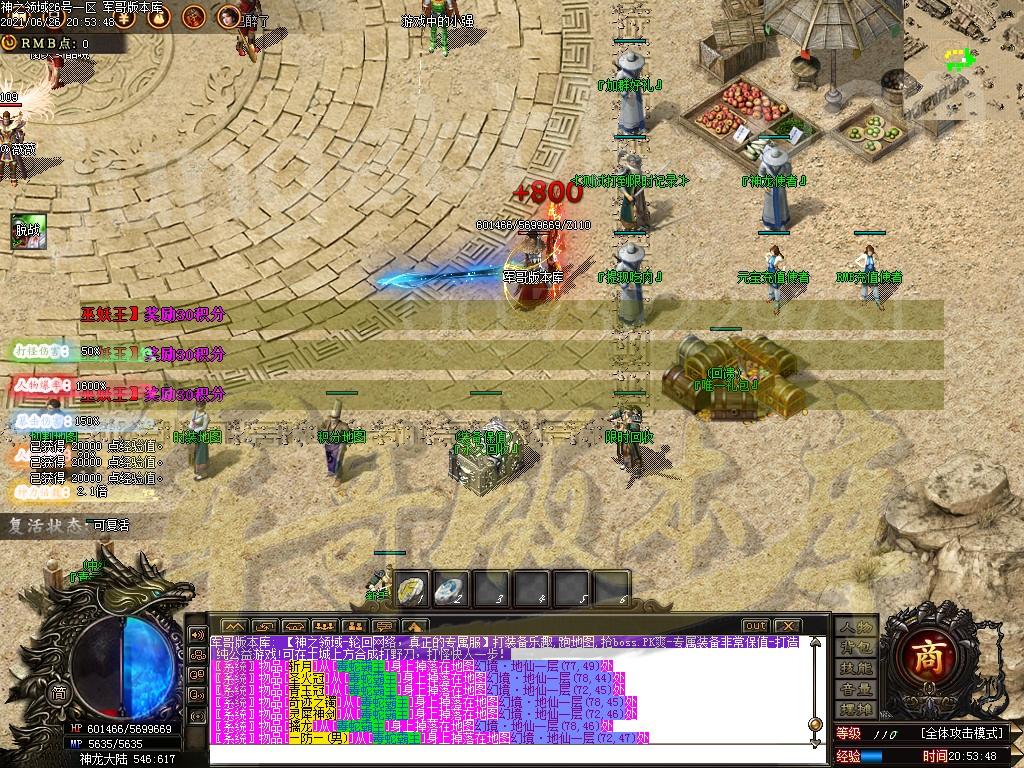Screen dimensions: 1024x768
Task: Use the item in hotbar slot 2
Action: coord(451,589)
